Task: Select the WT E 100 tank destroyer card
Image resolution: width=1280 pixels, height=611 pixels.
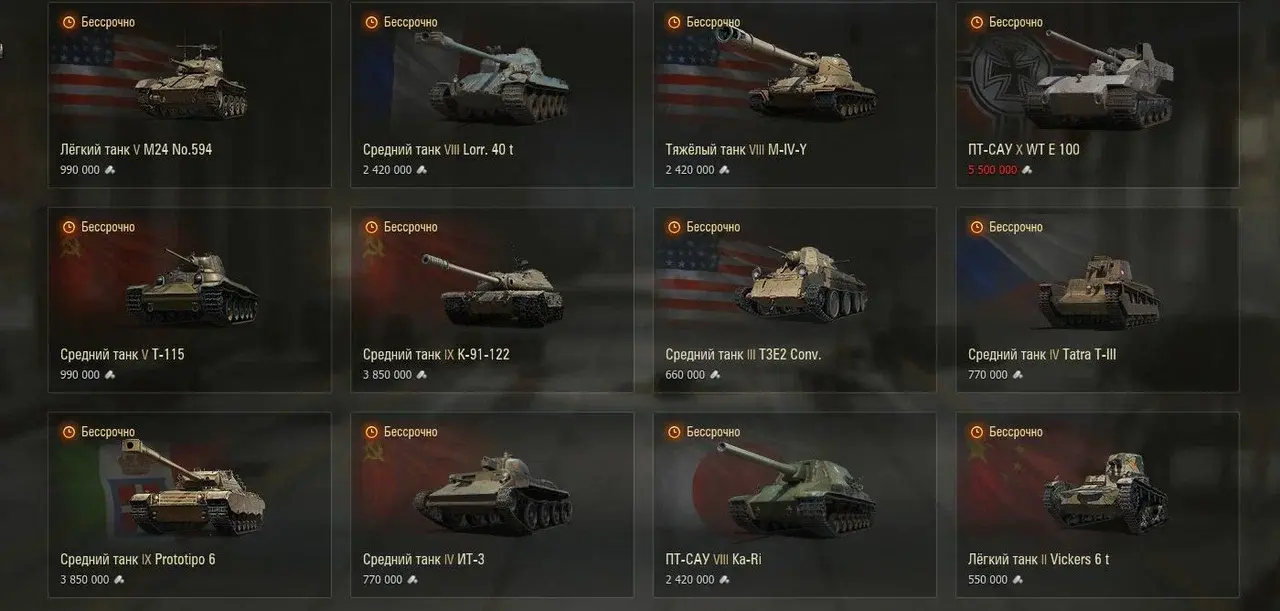Action: click(1097, 95)
